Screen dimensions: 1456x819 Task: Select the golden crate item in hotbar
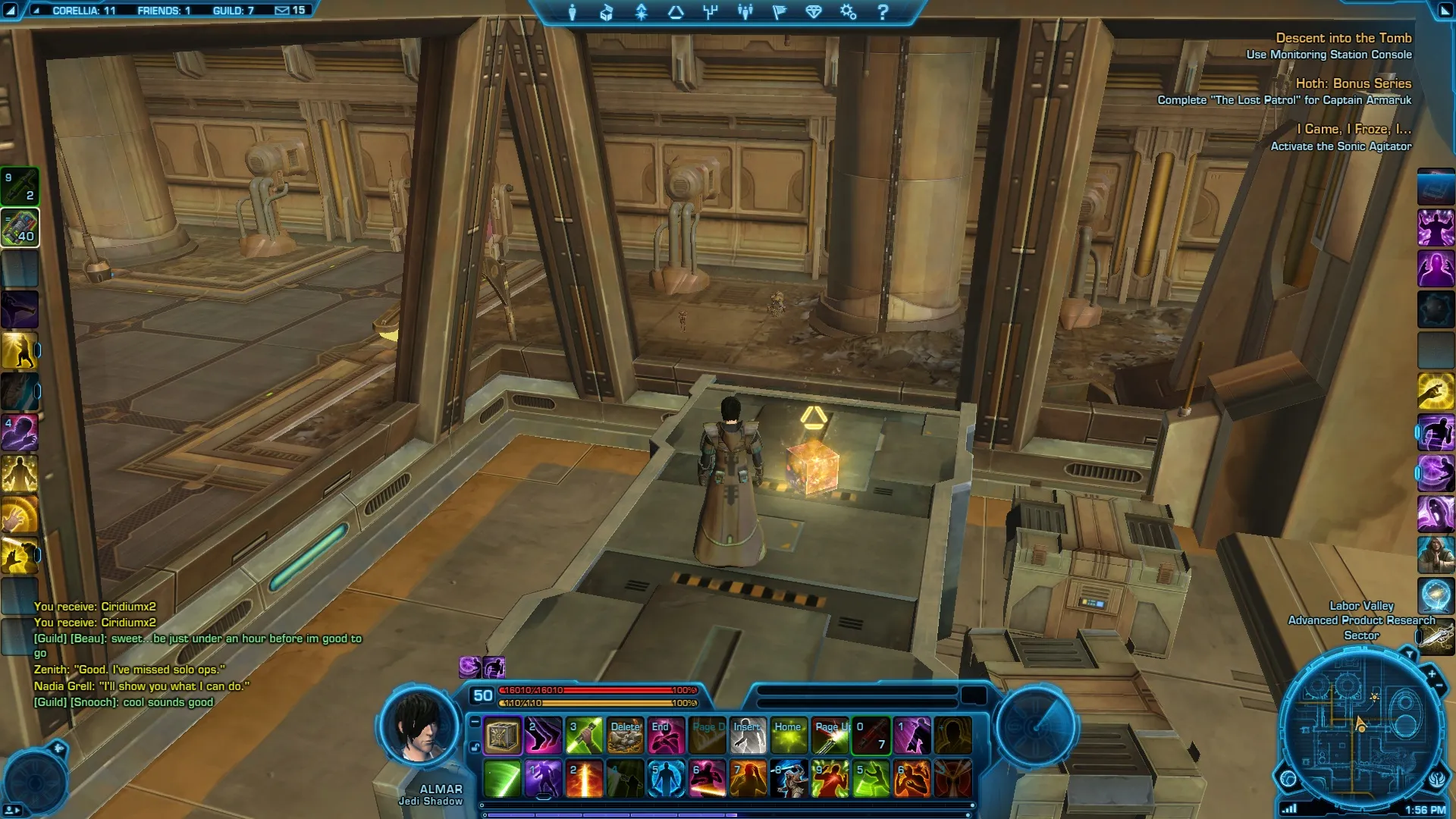[x=502, y=736]
